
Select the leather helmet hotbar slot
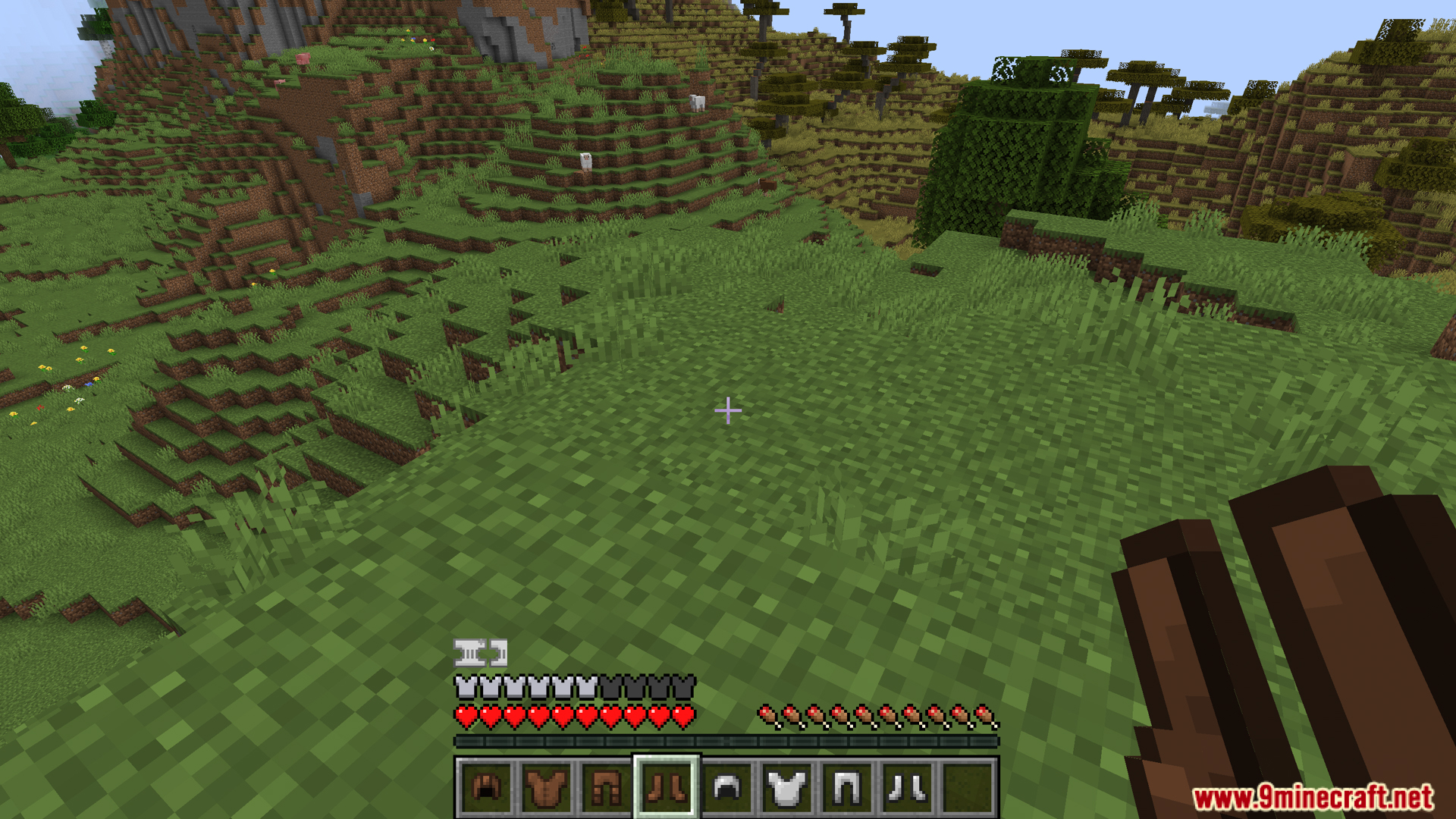coord(485,788)
